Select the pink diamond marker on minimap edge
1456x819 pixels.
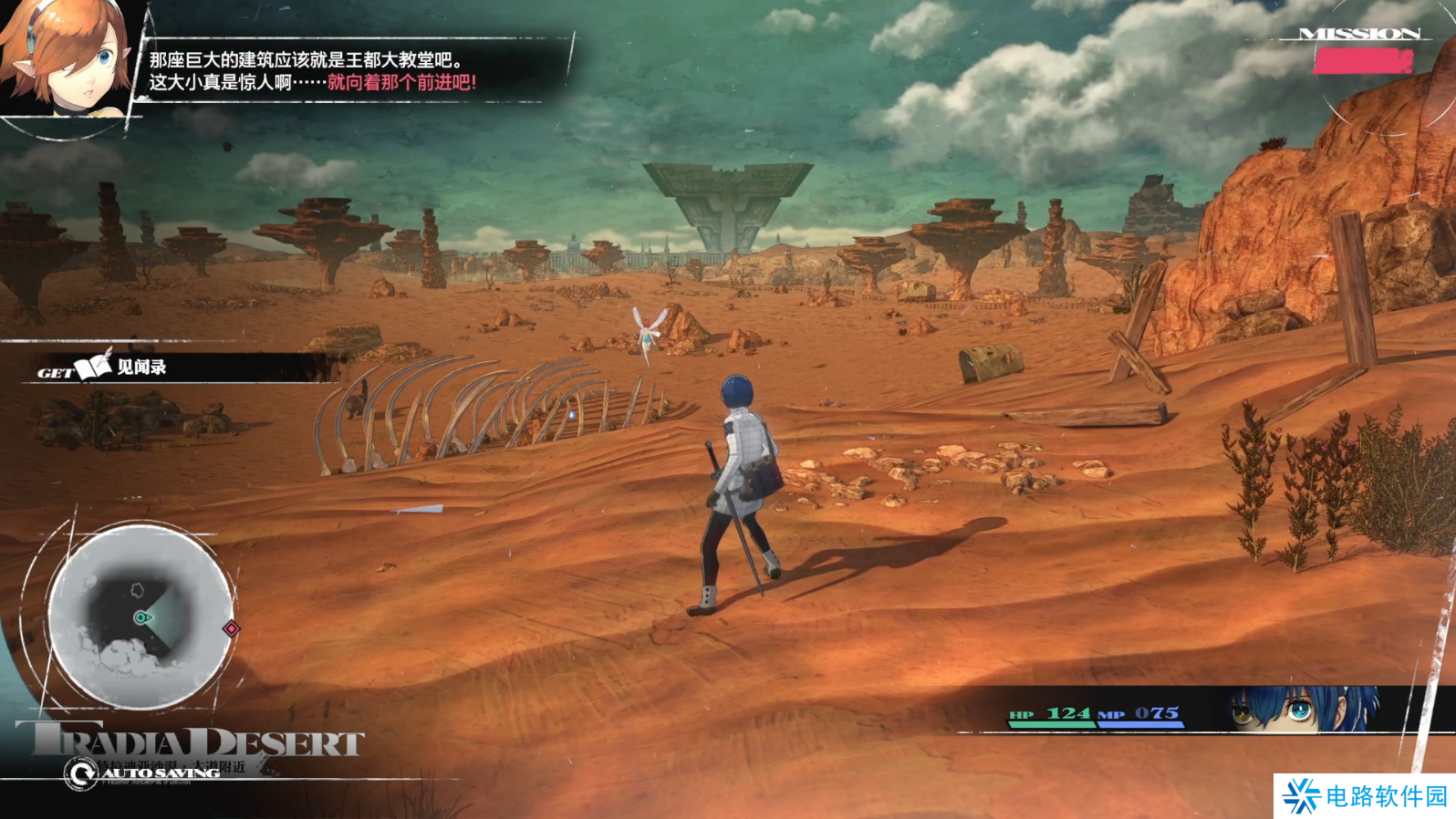pyautogui.click(x=232, y=628)
